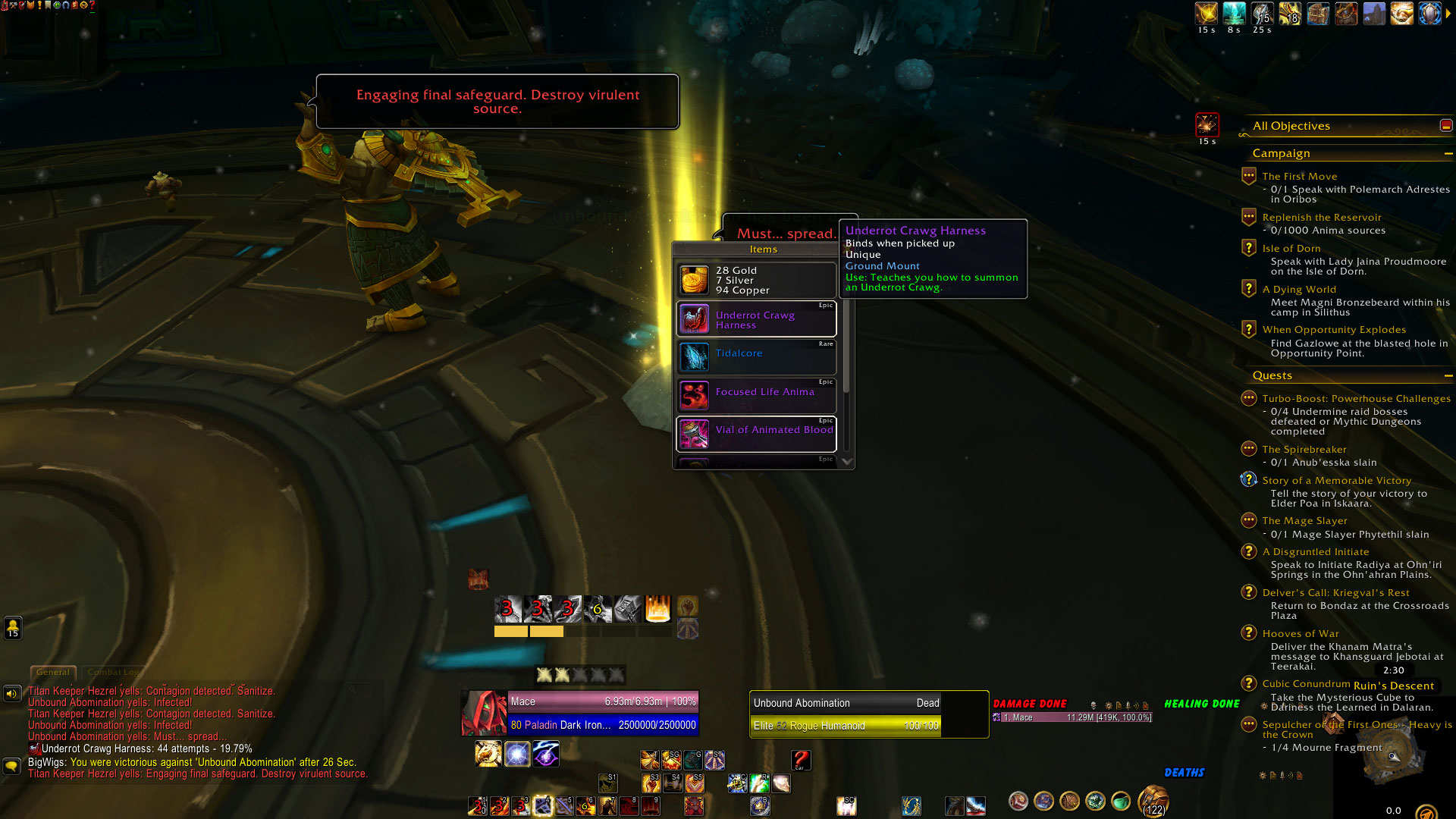Open the Isle of Dorn quest
The image size is (1456, 819).
tap(1291, 249)
